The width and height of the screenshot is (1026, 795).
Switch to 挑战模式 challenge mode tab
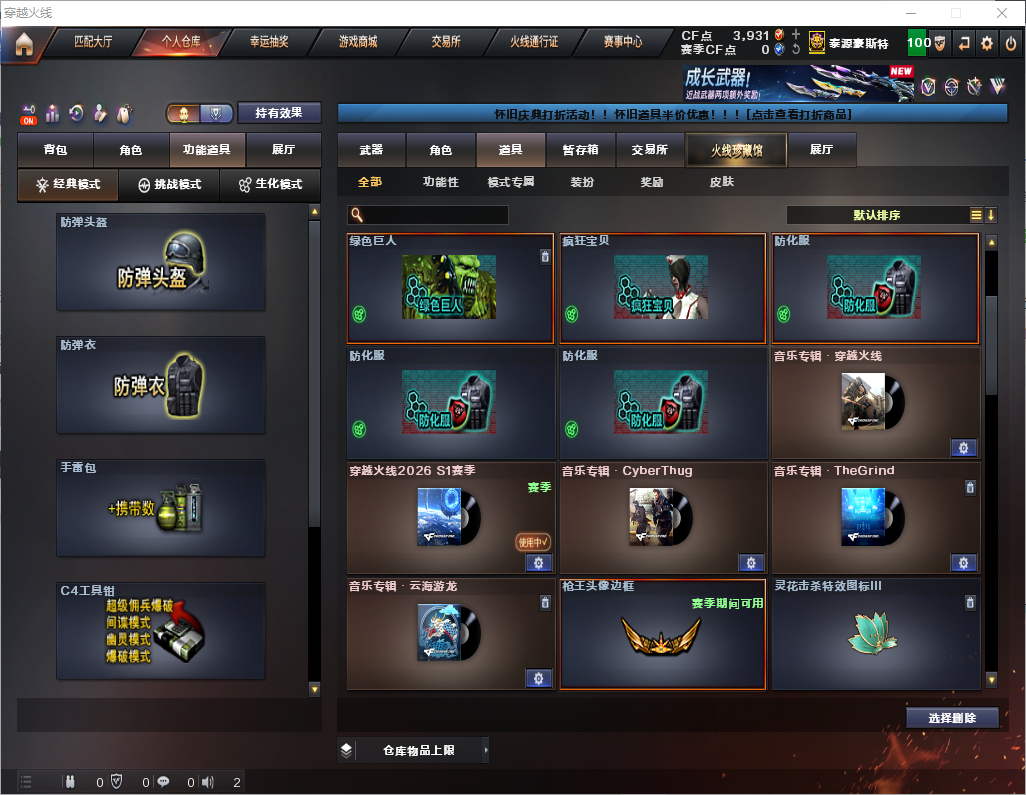(169, 185)
